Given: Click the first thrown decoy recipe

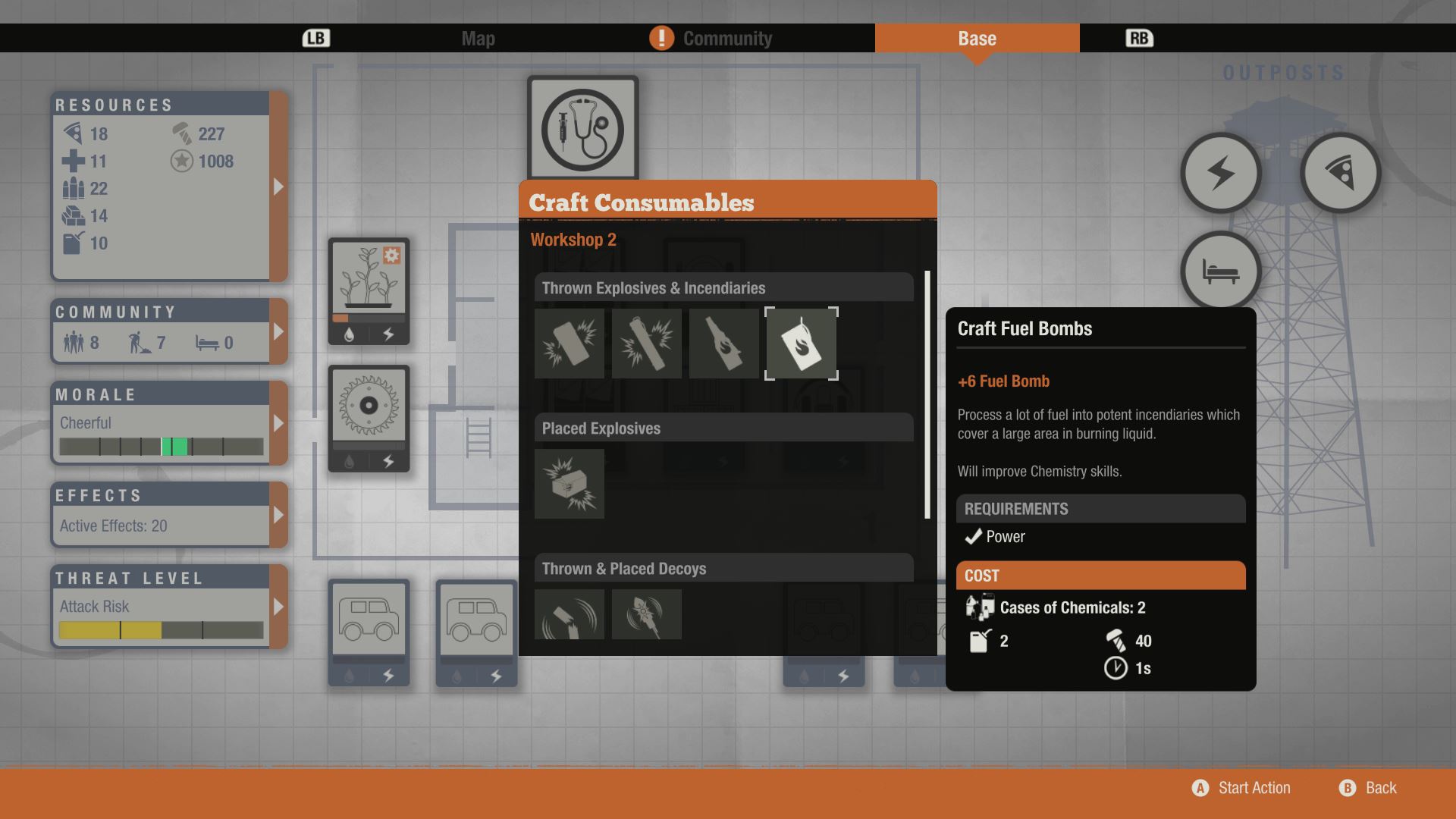Looking at the screenshot, I should pos(569,614).
